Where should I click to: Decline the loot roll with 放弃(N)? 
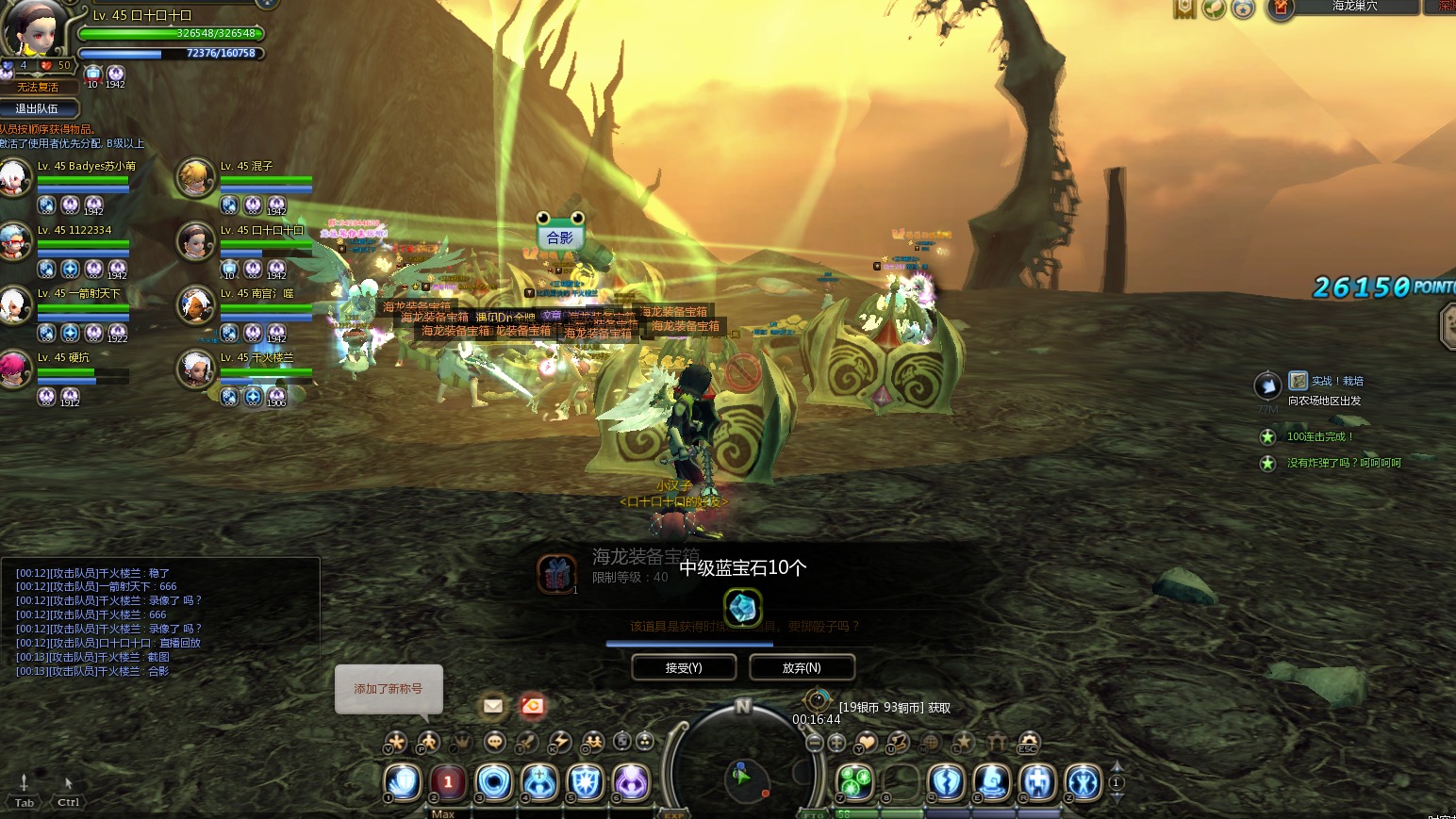(x=802, y=667)
